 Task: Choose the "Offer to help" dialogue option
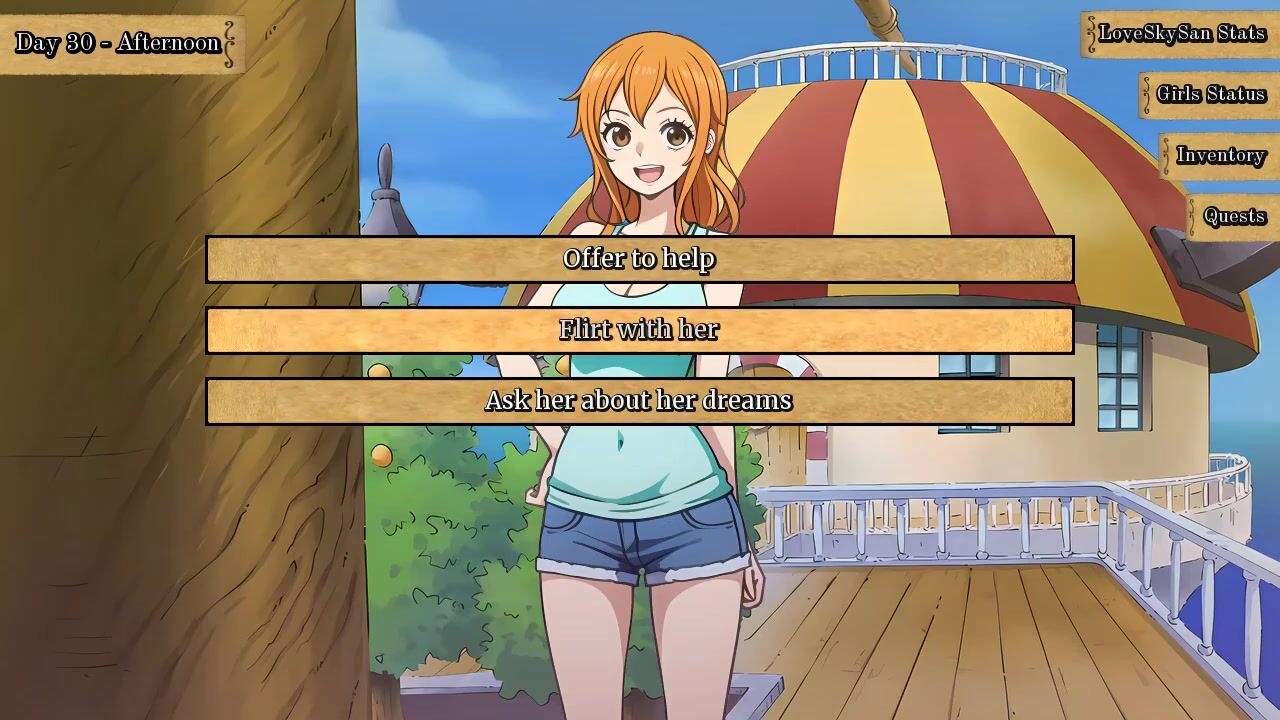[x=639, y=259]
